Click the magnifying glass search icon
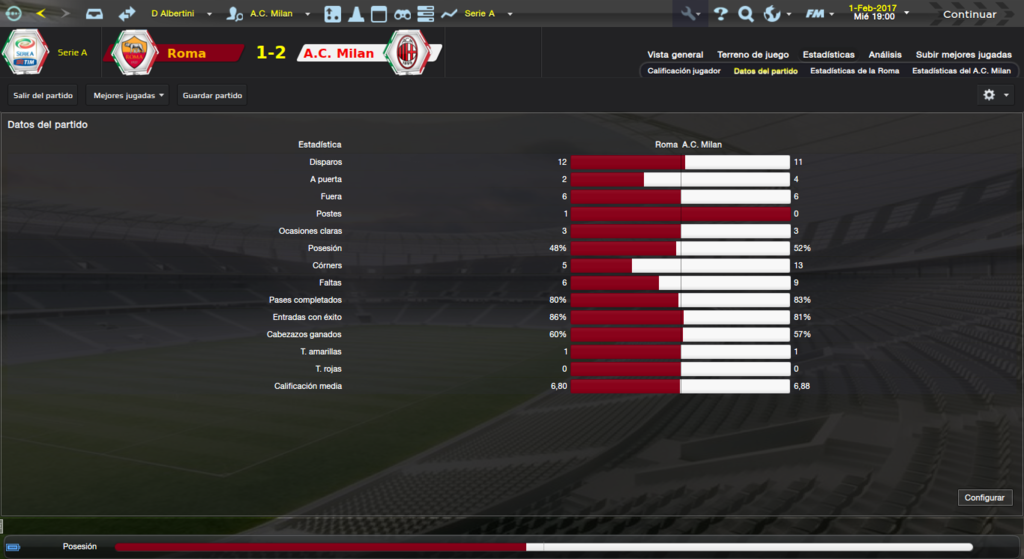The height and width of the screenshot is (559, 1024). click(x=745, y=14)
